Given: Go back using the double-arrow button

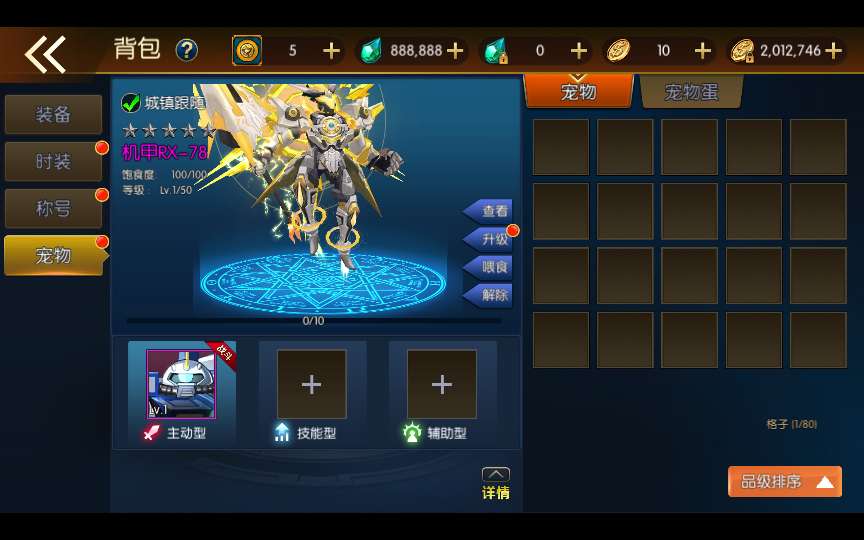Looking at the screenshot, I should coord(45,54).
